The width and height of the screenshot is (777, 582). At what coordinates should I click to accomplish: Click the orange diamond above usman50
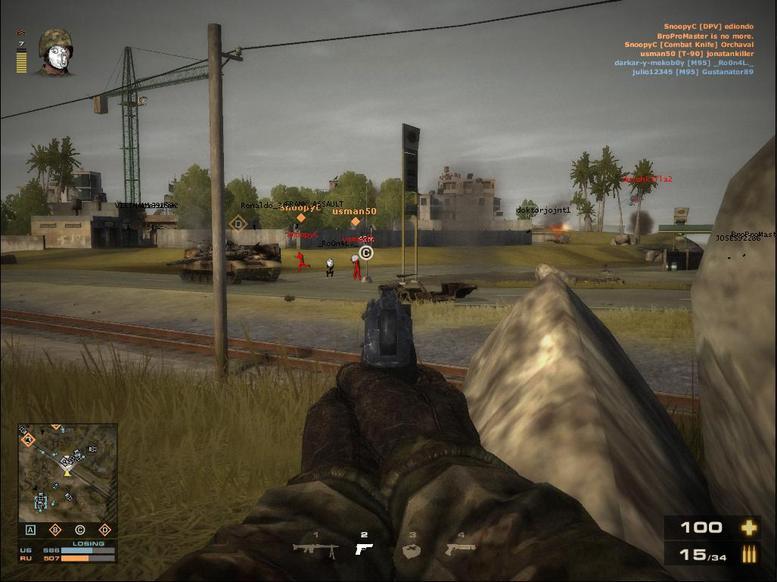(x=354, y=222)
